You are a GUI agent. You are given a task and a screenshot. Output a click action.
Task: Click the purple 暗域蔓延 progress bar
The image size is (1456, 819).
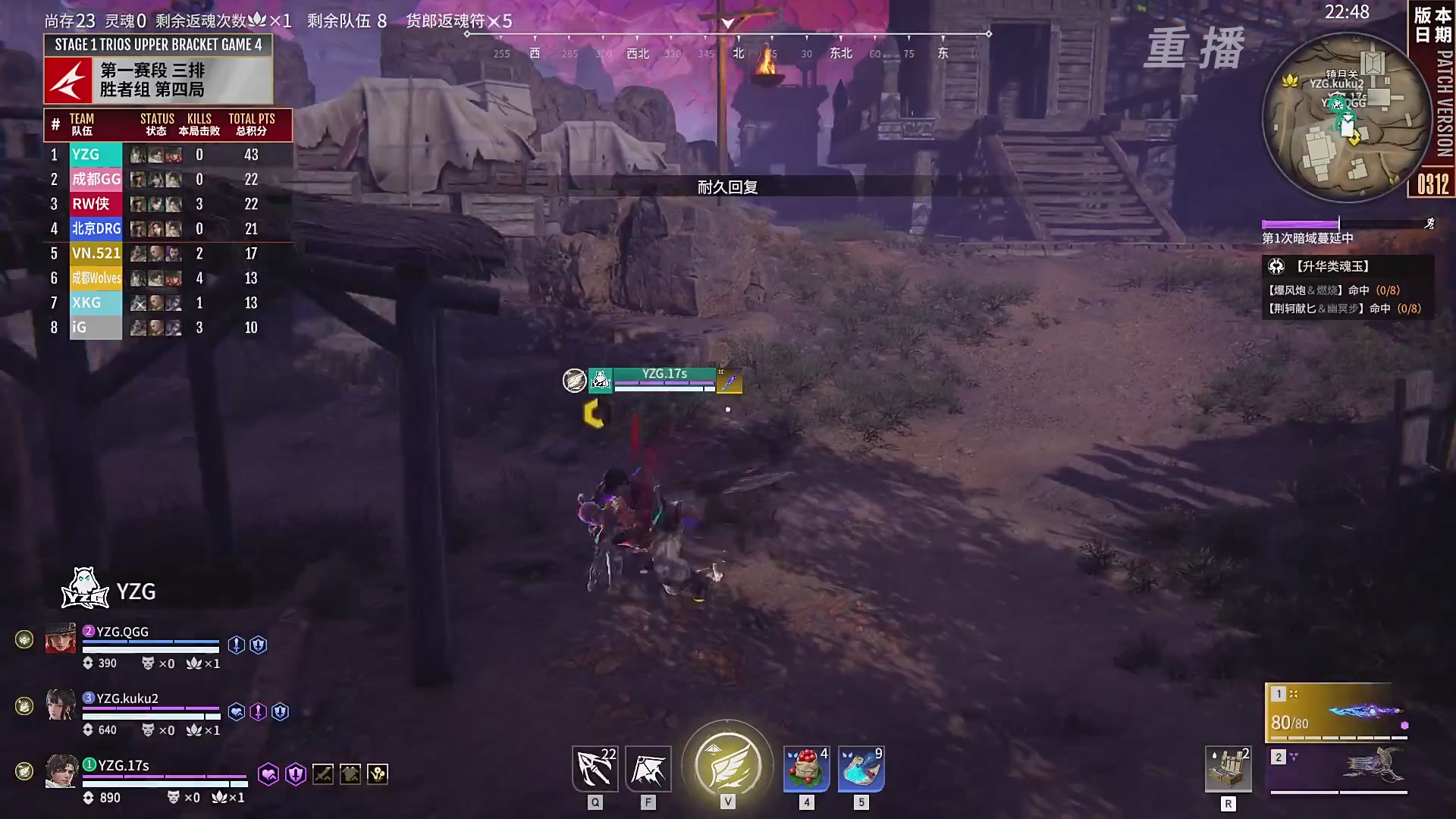pyautogui.click(x=1298, y=223)
